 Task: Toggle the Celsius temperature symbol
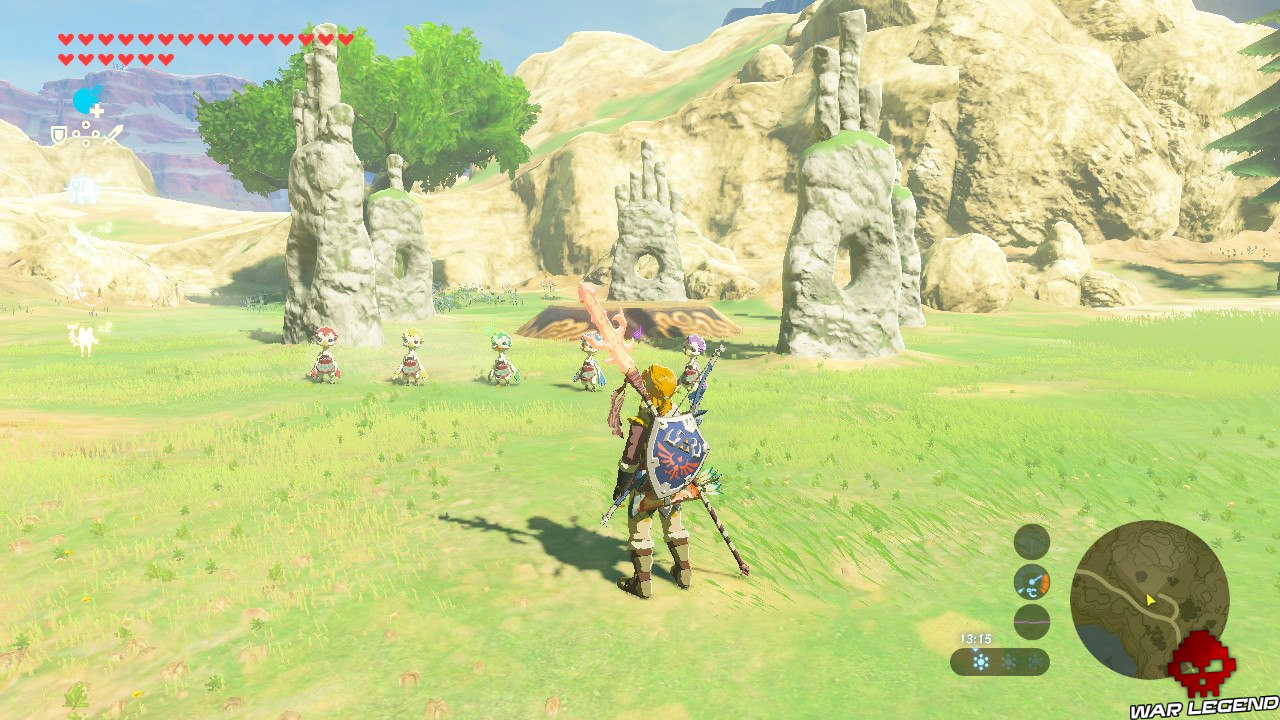click(1031, 592)
